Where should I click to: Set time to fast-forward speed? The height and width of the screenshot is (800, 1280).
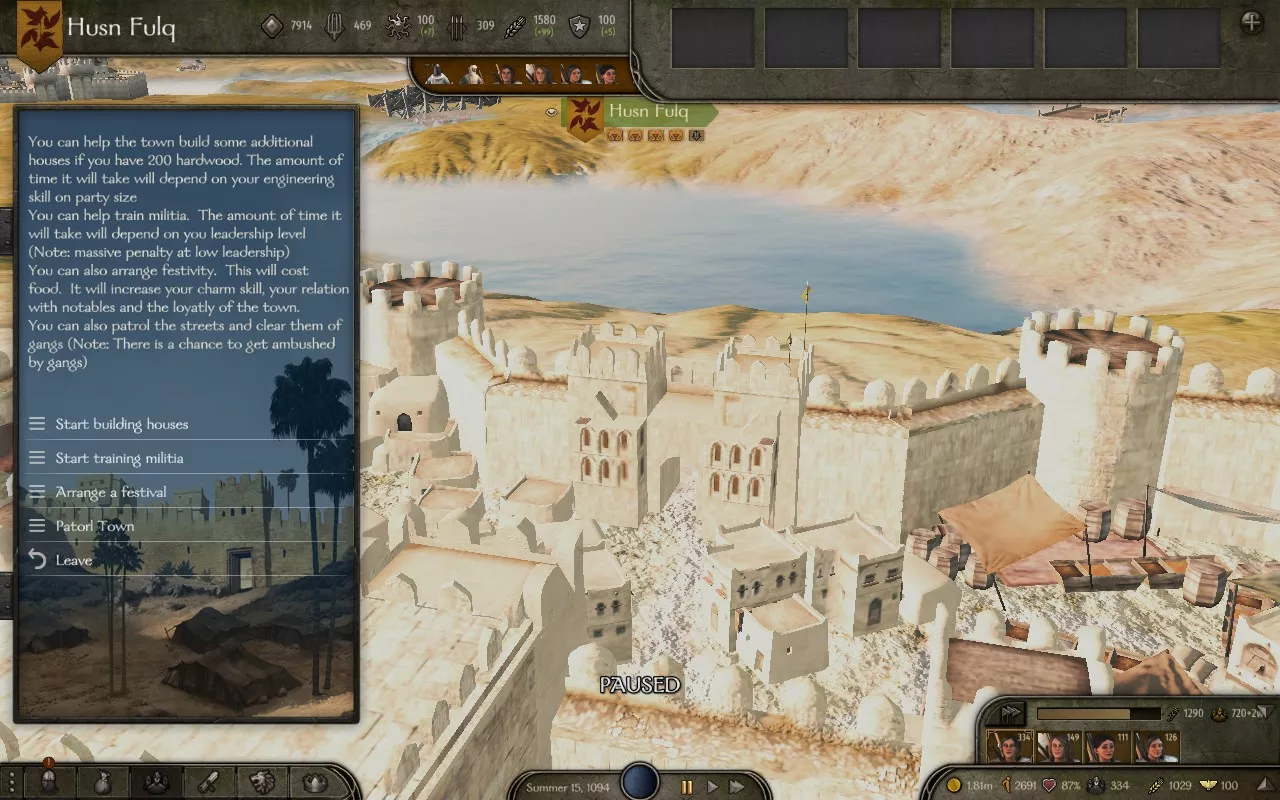click(x=737, y=787)
